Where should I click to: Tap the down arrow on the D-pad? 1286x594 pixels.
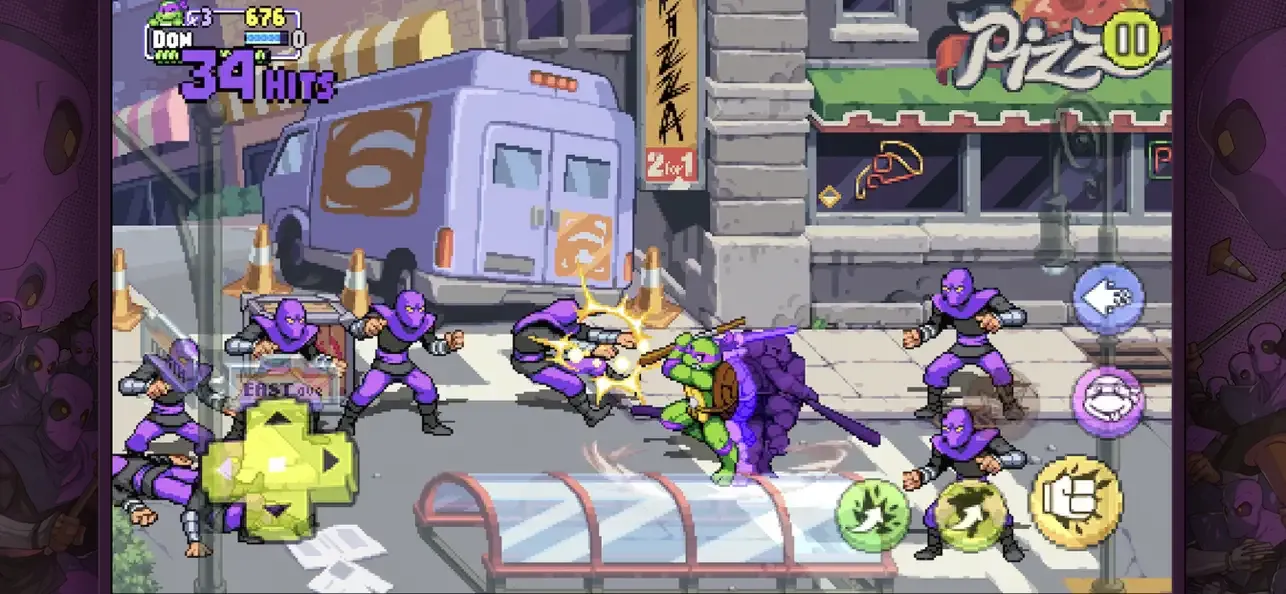279,510
